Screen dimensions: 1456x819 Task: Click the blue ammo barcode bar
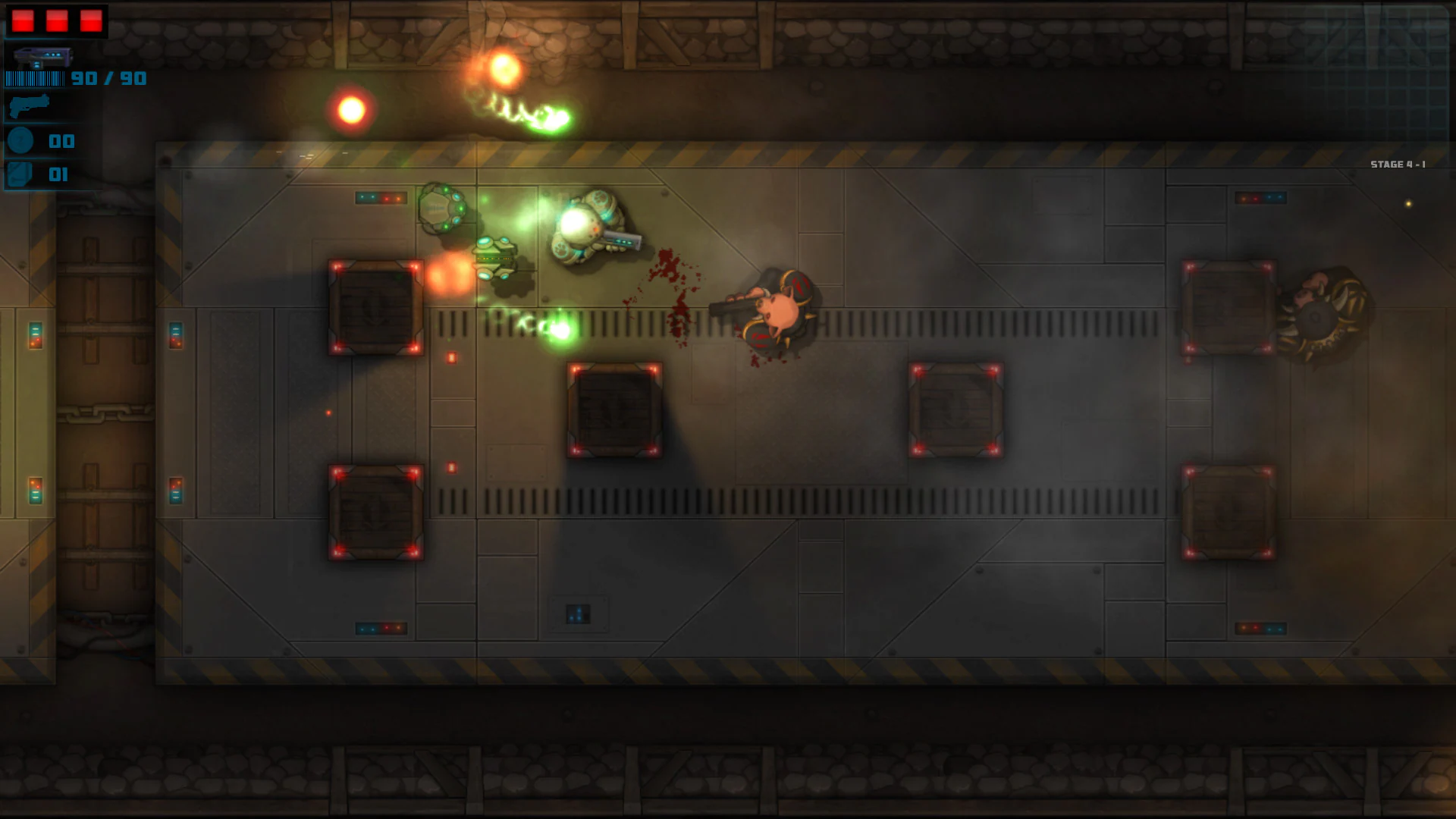point(34,78)
